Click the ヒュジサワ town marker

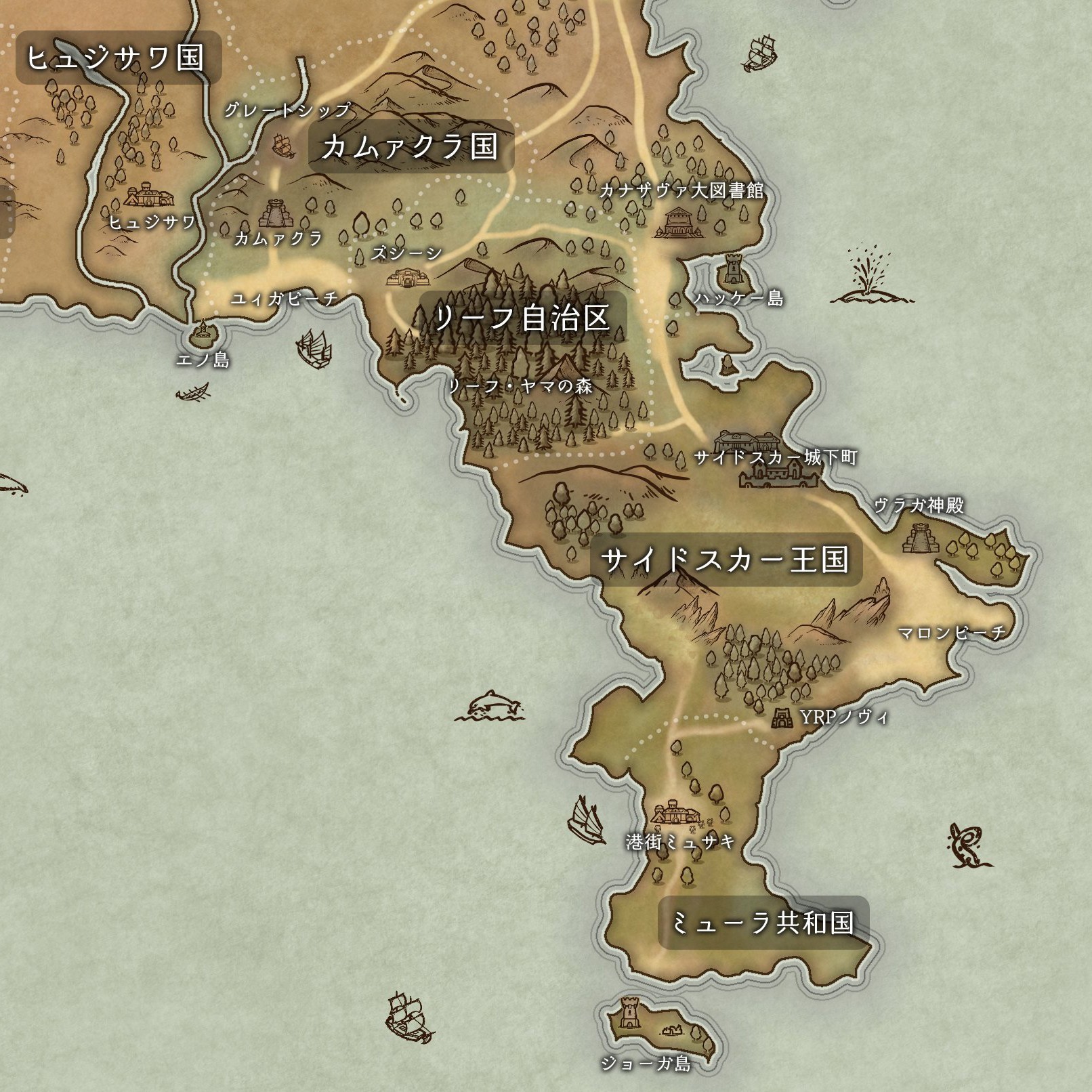pyautogui.click(x=149, y=195)
